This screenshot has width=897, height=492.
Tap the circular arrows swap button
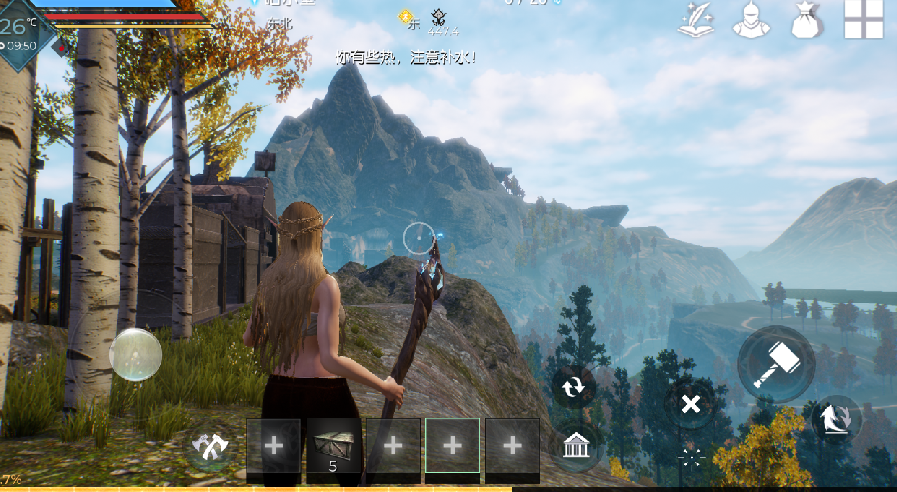pyautogui.click(x=574, y=387)
